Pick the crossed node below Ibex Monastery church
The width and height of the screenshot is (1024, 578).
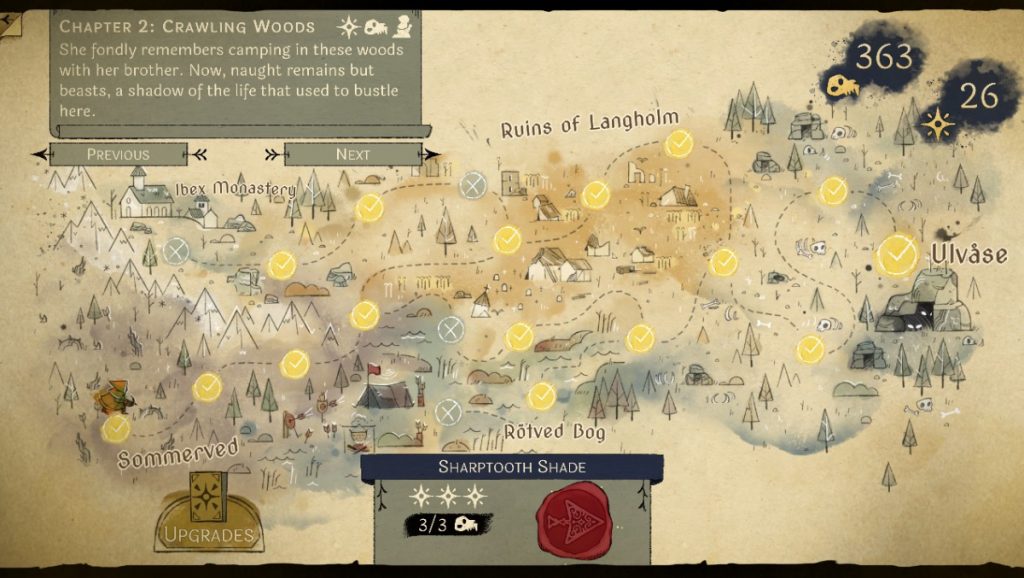176,250
